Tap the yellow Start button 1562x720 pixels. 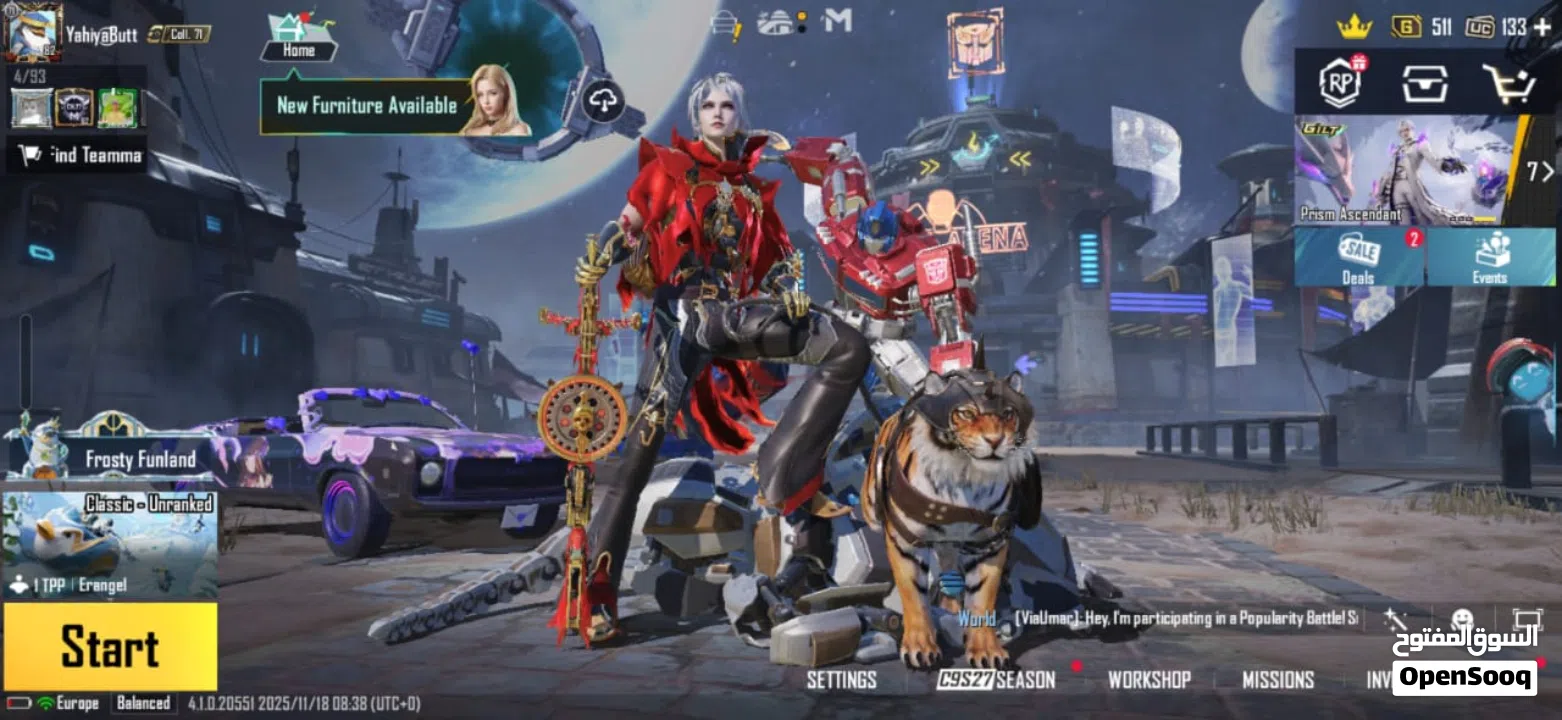click(x=110, y=646)
